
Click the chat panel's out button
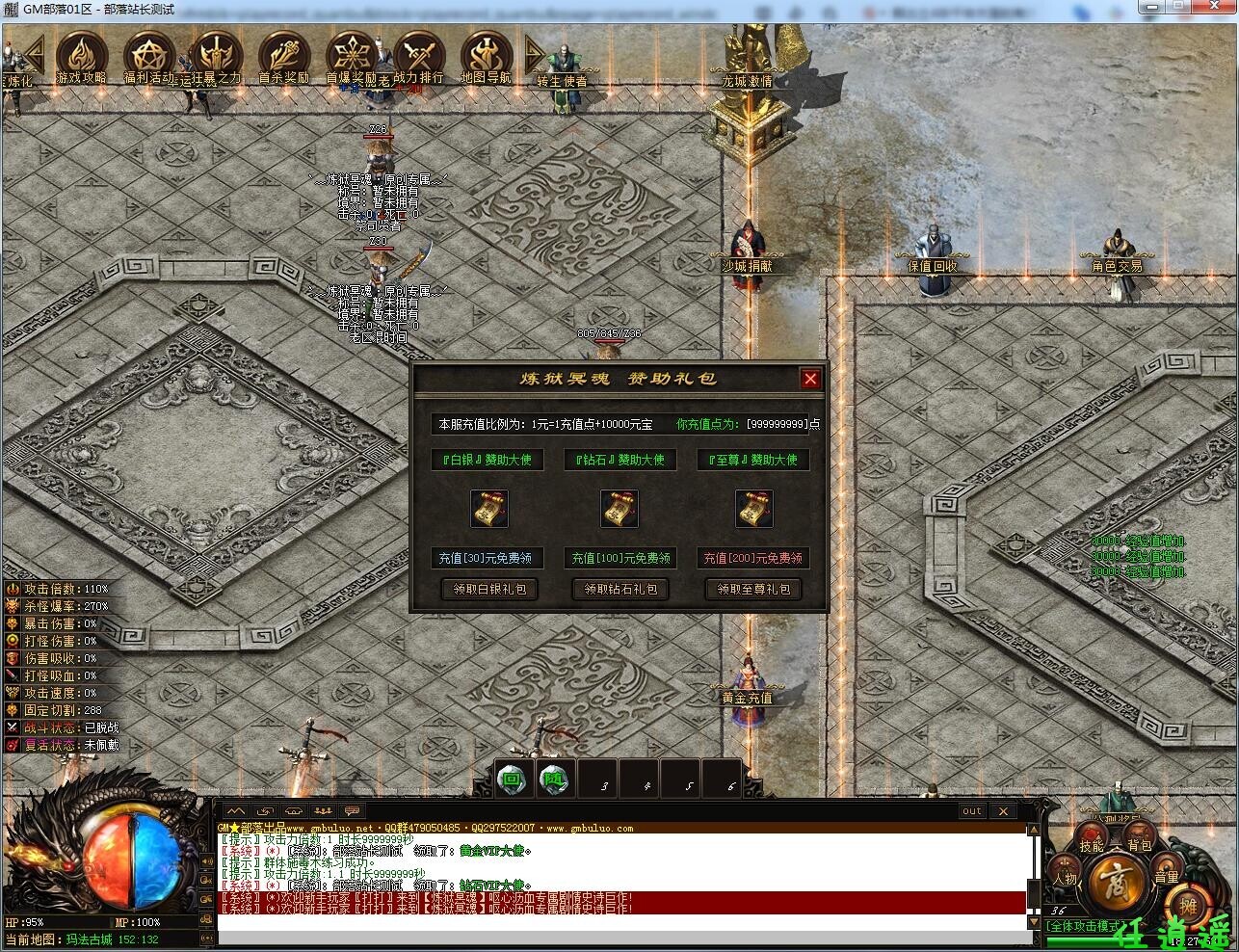(x=971, y=811)
